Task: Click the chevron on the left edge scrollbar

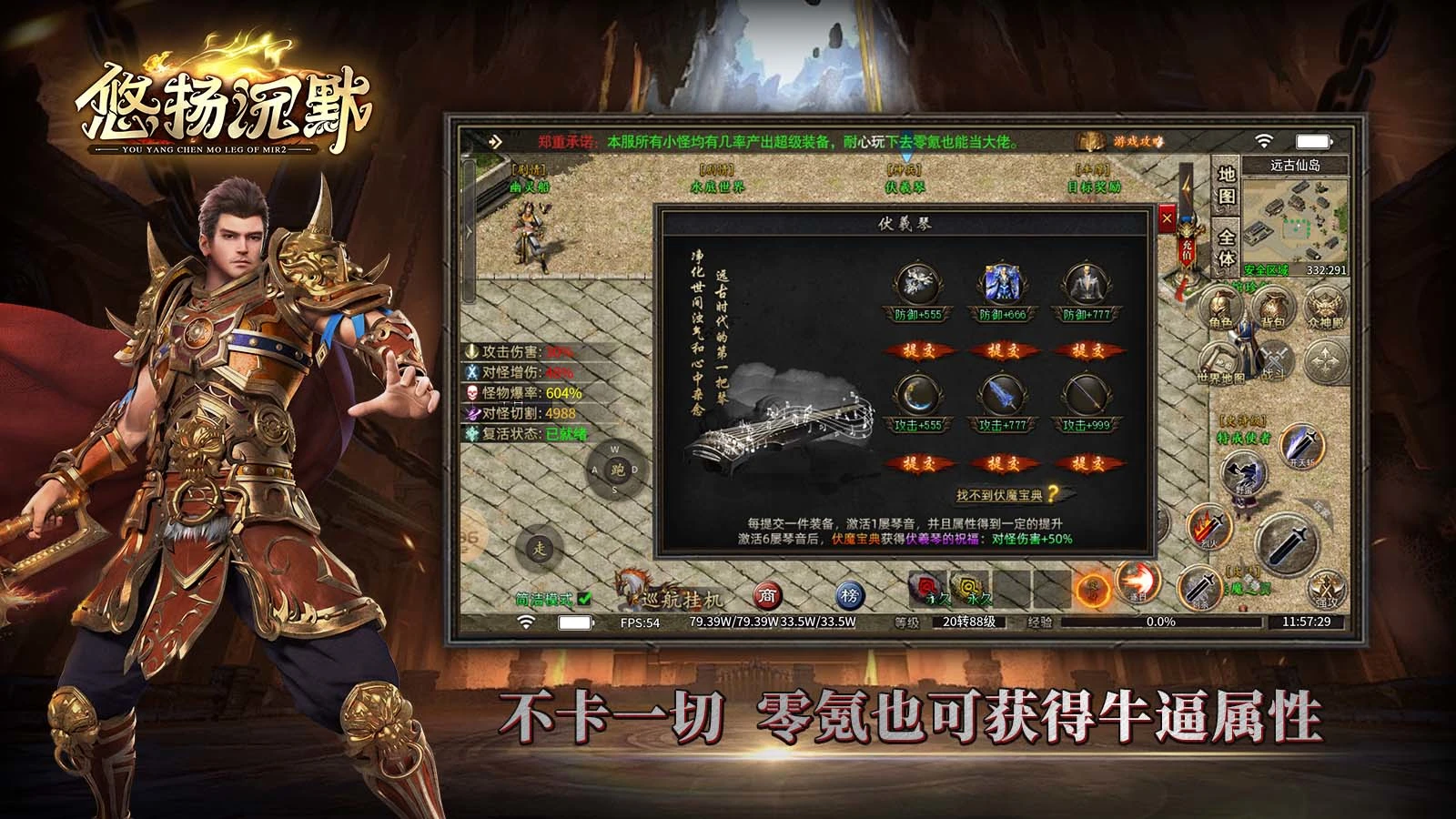Action: (468, 232)
